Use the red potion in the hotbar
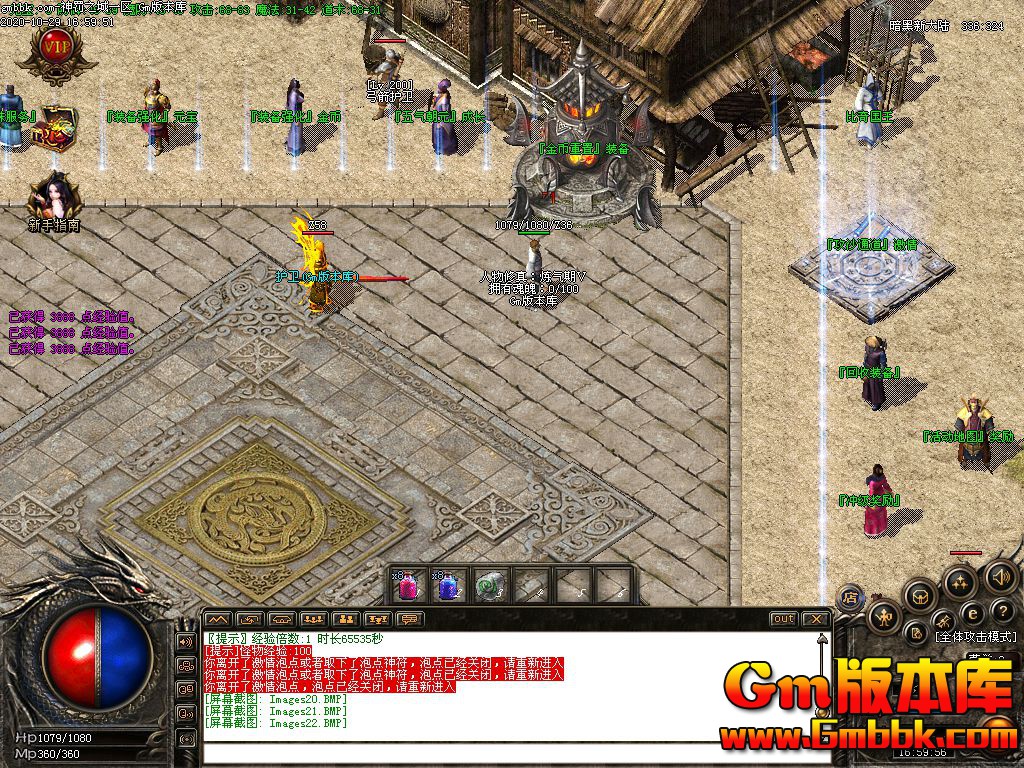 [x=408, y=585]
